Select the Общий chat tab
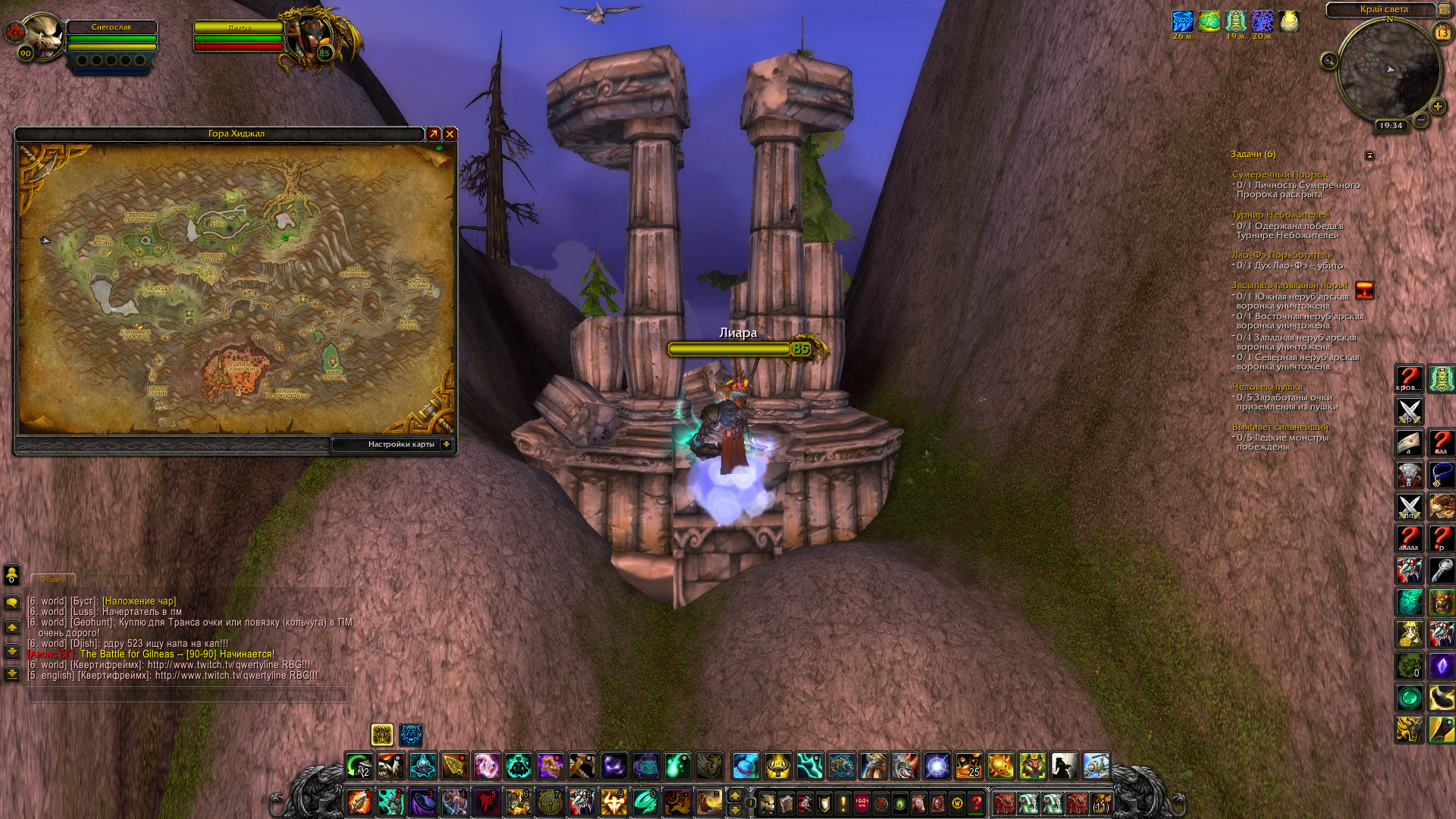 (53, 579)
